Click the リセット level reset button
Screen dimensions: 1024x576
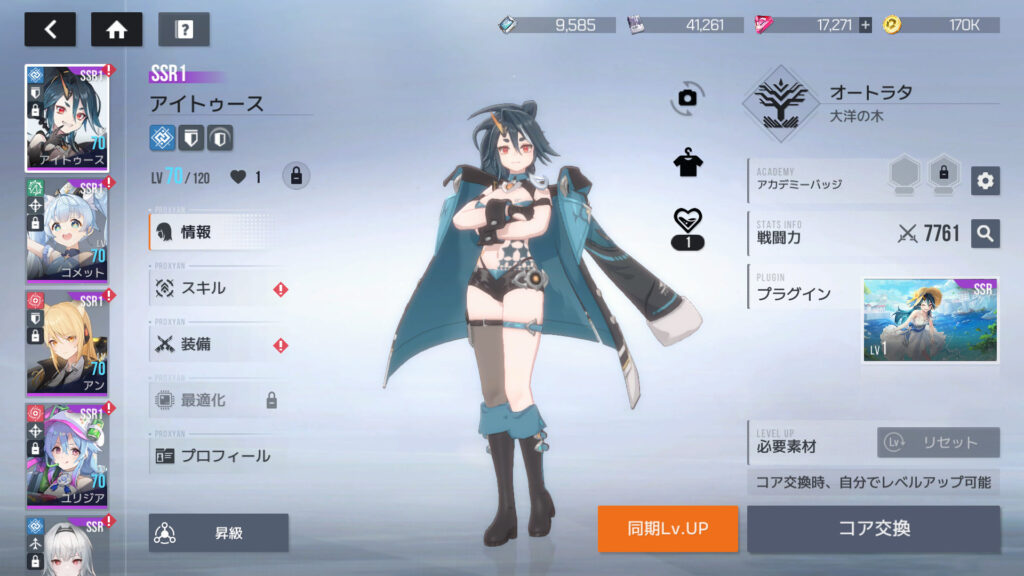(x=938, y=442)
